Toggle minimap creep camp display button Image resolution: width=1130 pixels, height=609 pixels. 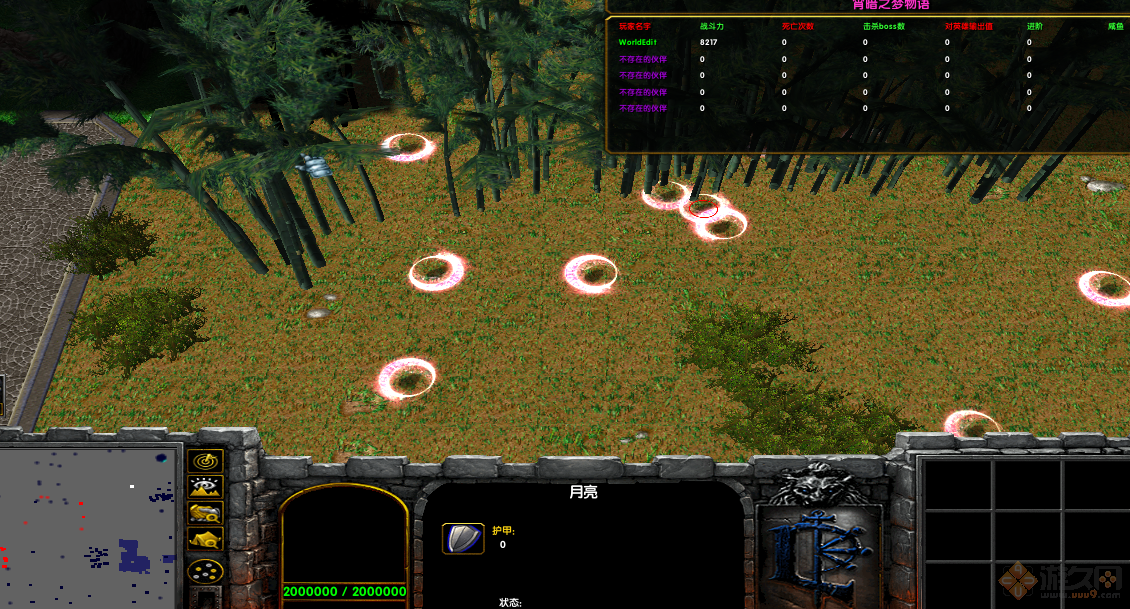205,540
